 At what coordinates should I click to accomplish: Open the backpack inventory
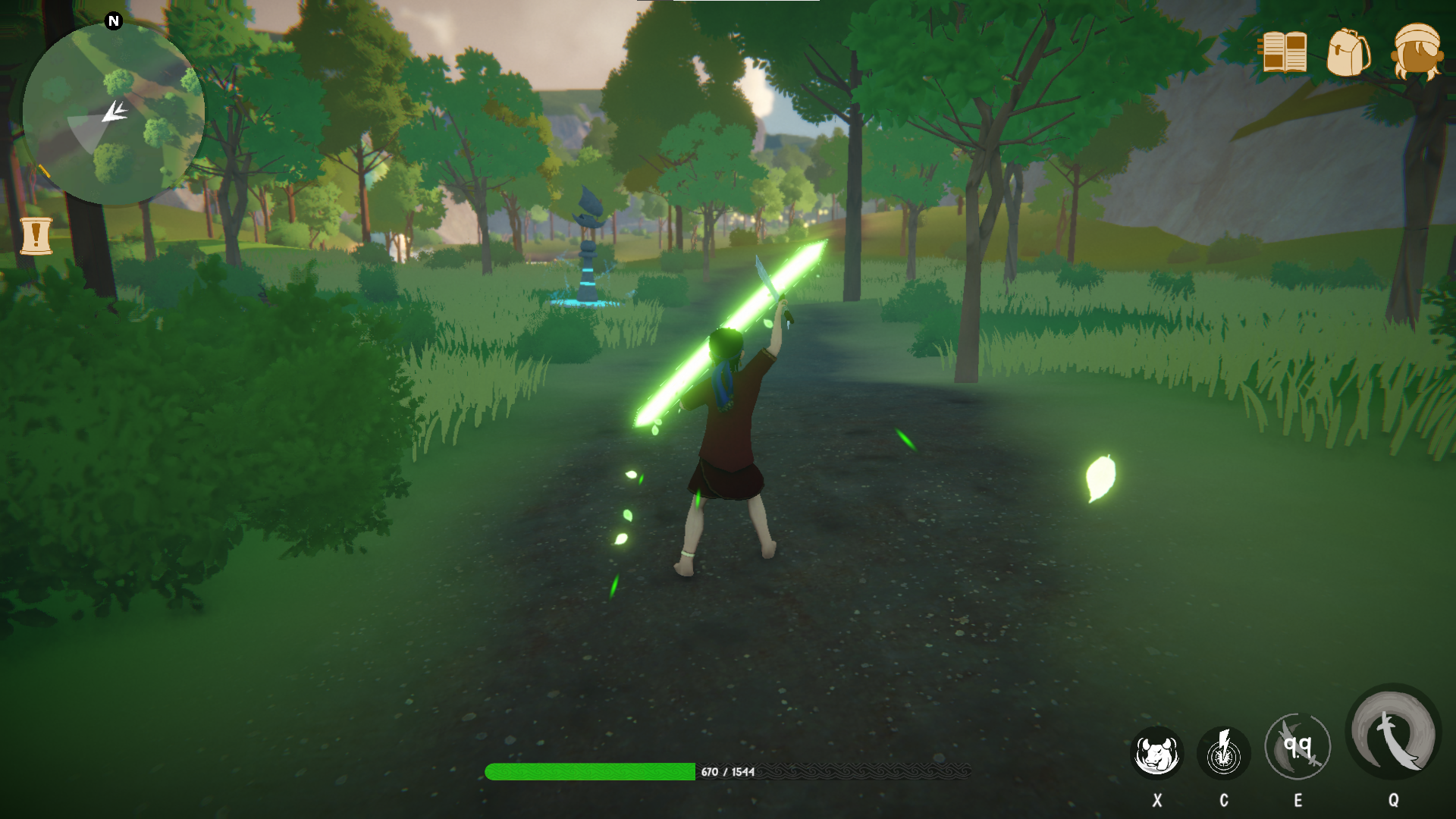pos(1348,52)
